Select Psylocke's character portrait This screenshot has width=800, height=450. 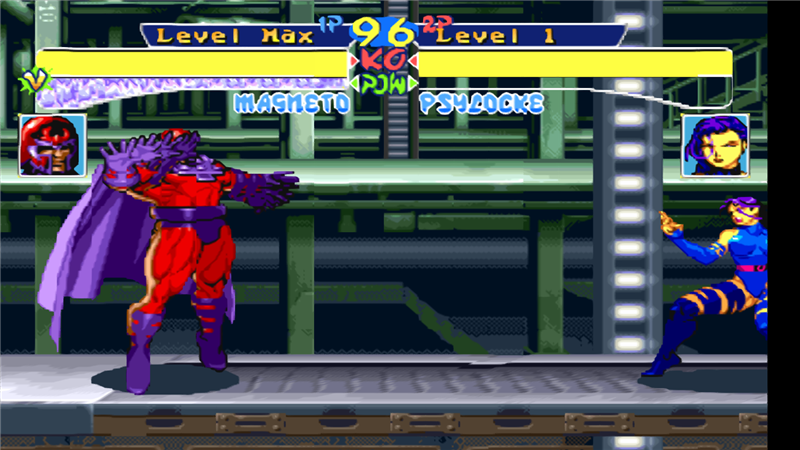pyautogui.click(x=715, y=146)
